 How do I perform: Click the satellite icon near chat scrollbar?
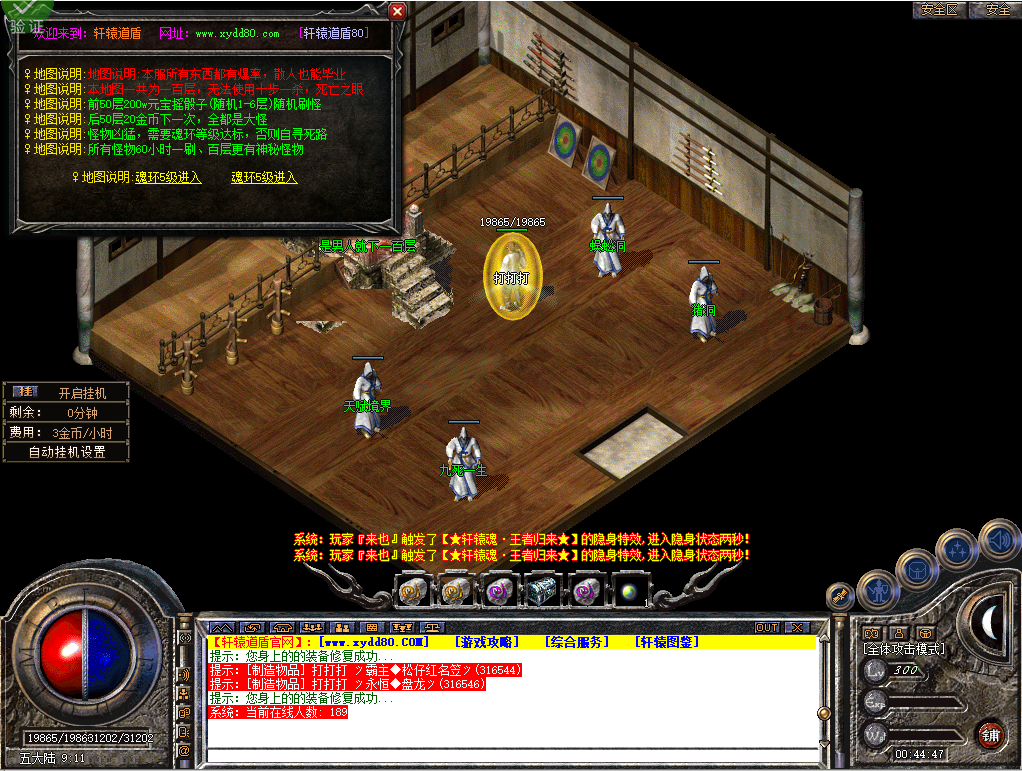tap(841, 595)
